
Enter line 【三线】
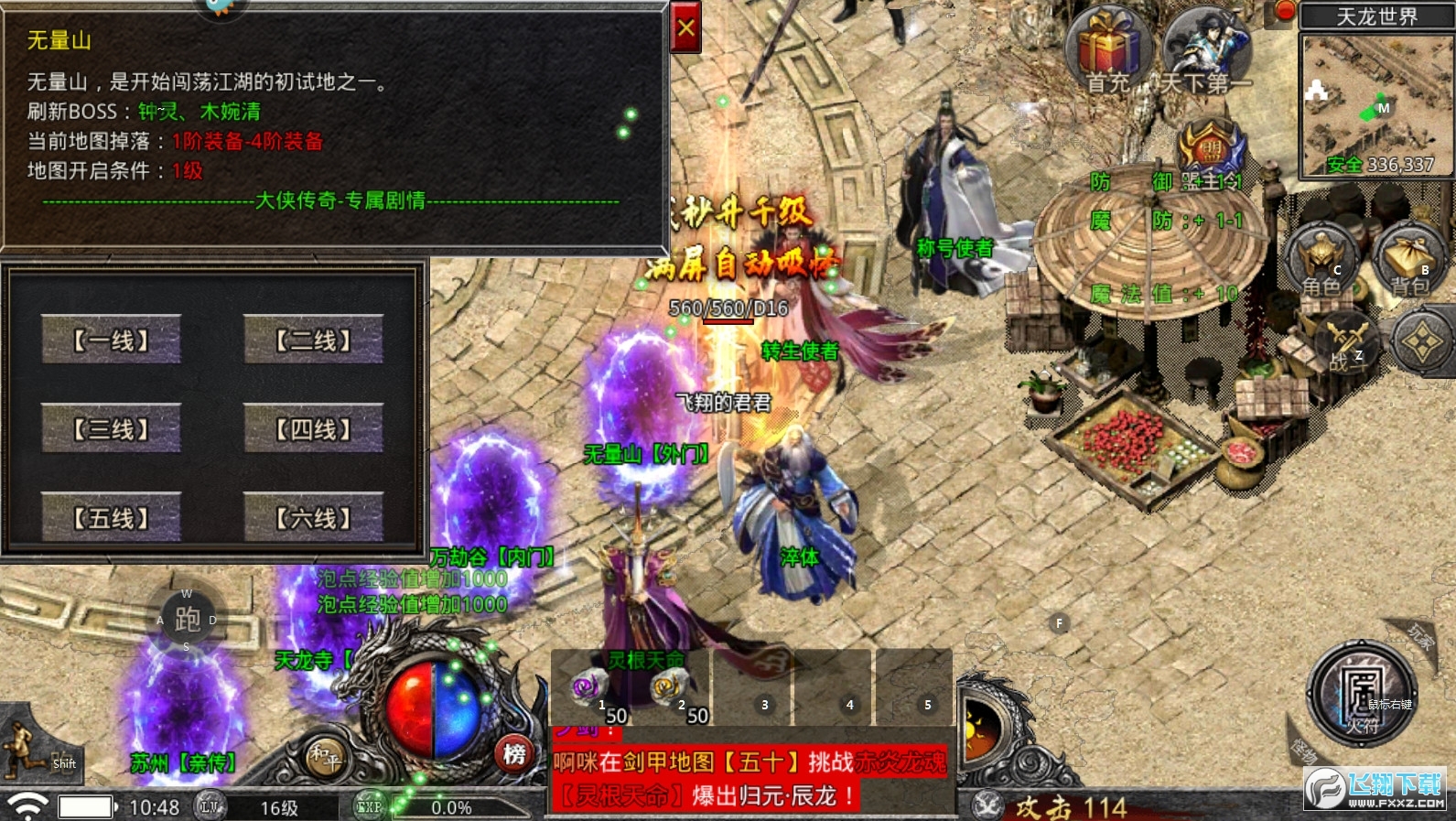point(111,428)
